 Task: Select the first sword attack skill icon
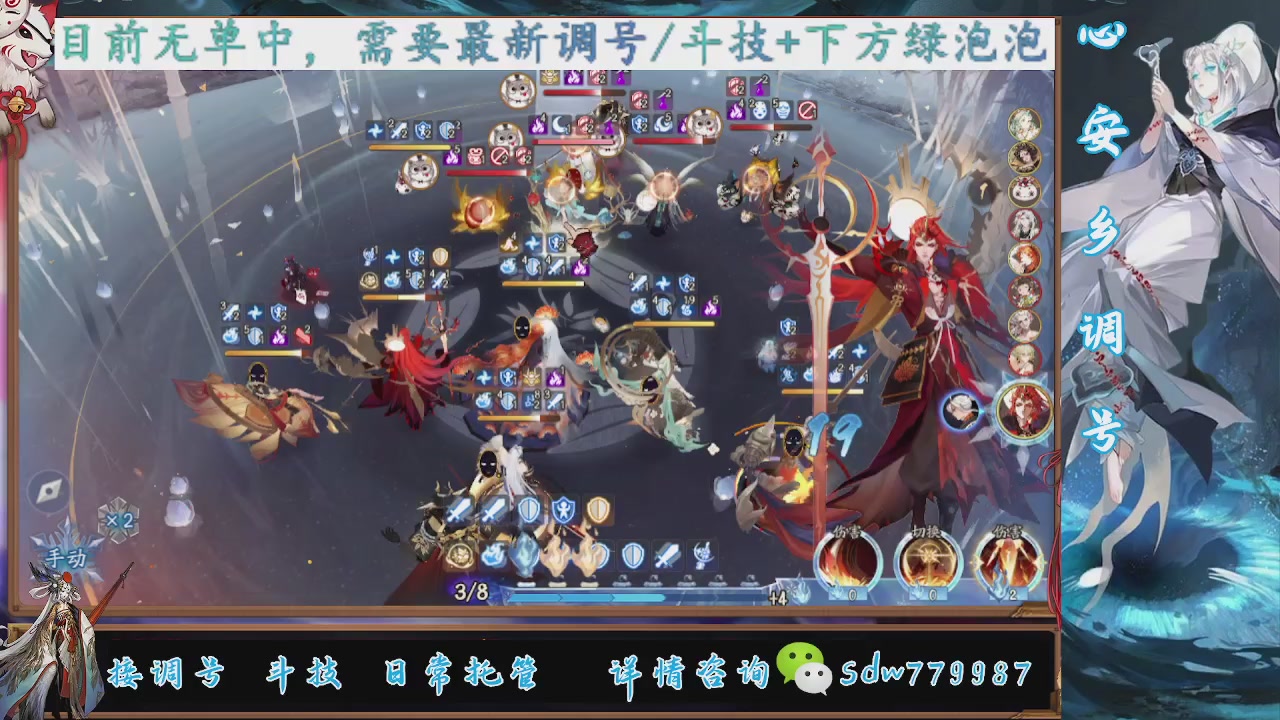point(456,510)
